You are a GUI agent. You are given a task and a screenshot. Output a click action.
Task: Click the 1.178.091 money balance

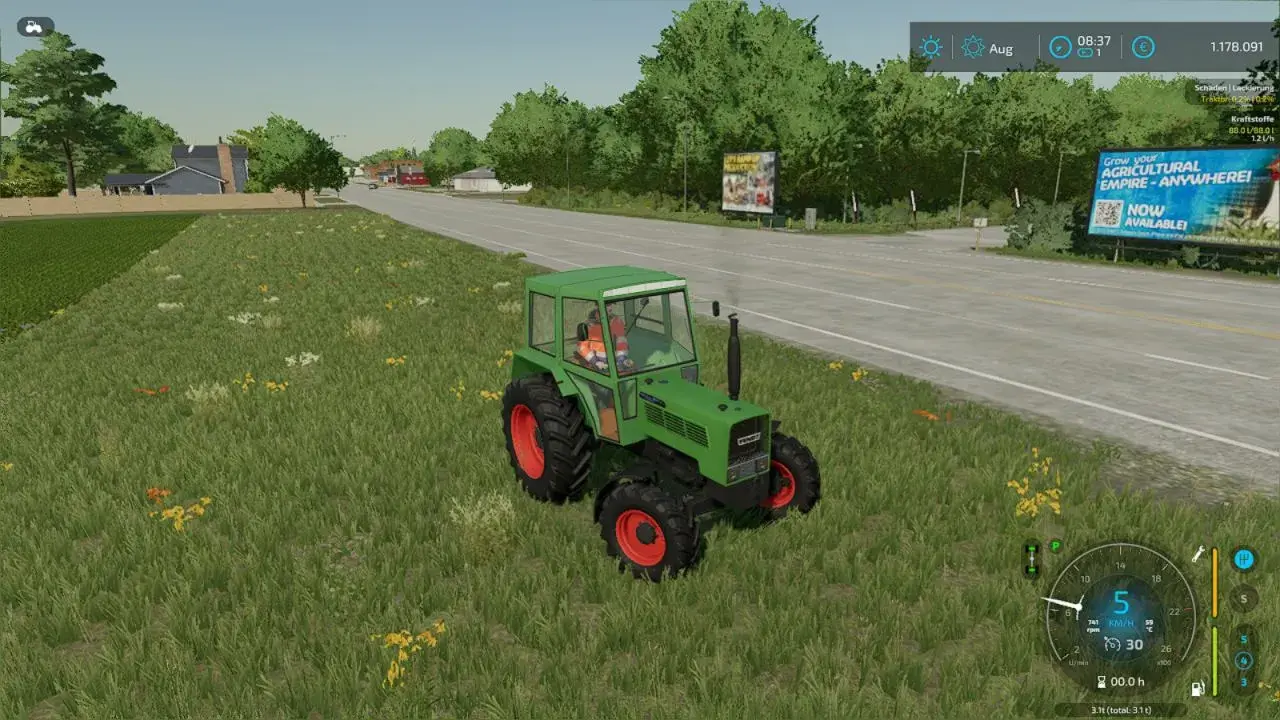pyautogui.click(x=1235, y=47)
